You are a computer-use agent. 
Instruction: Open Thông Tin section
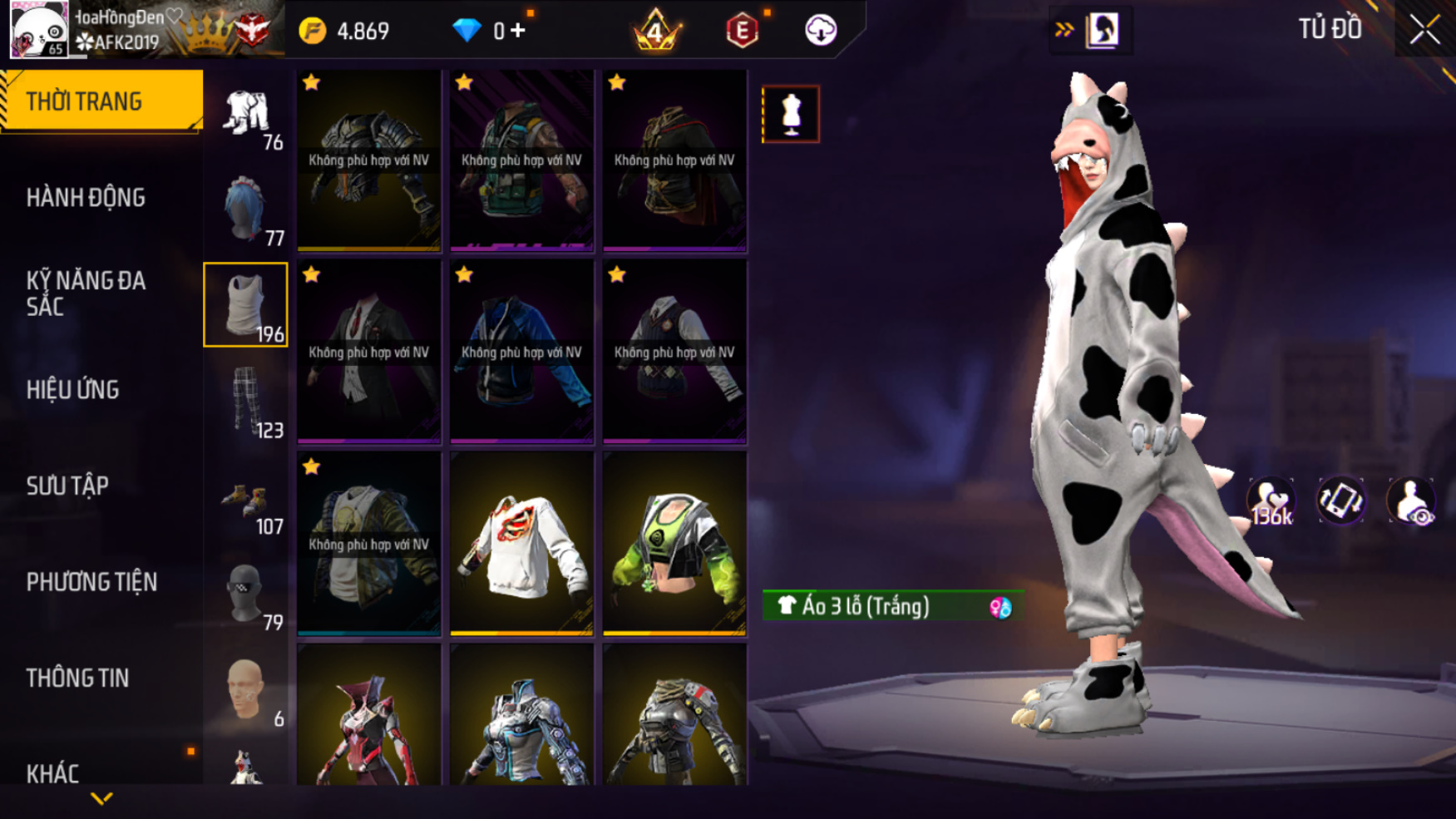click(x=77, y=678)
